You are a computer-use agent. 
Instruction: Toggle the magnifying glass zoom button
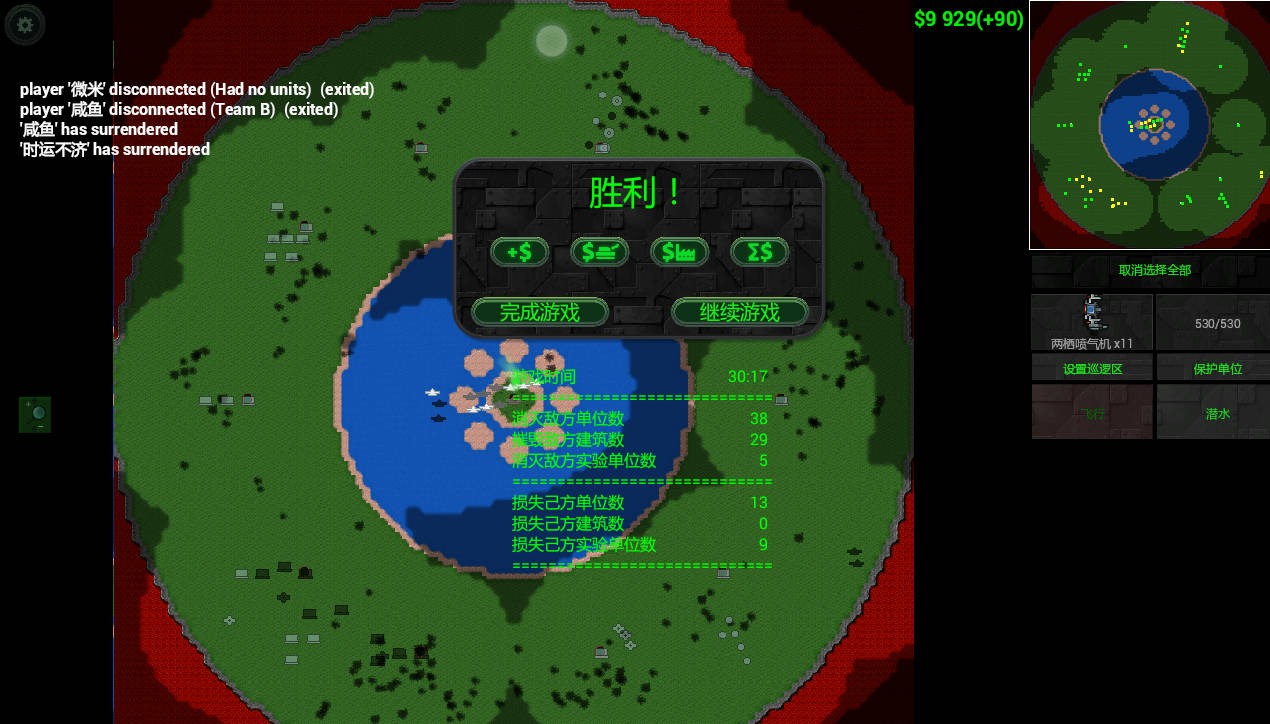35,414
